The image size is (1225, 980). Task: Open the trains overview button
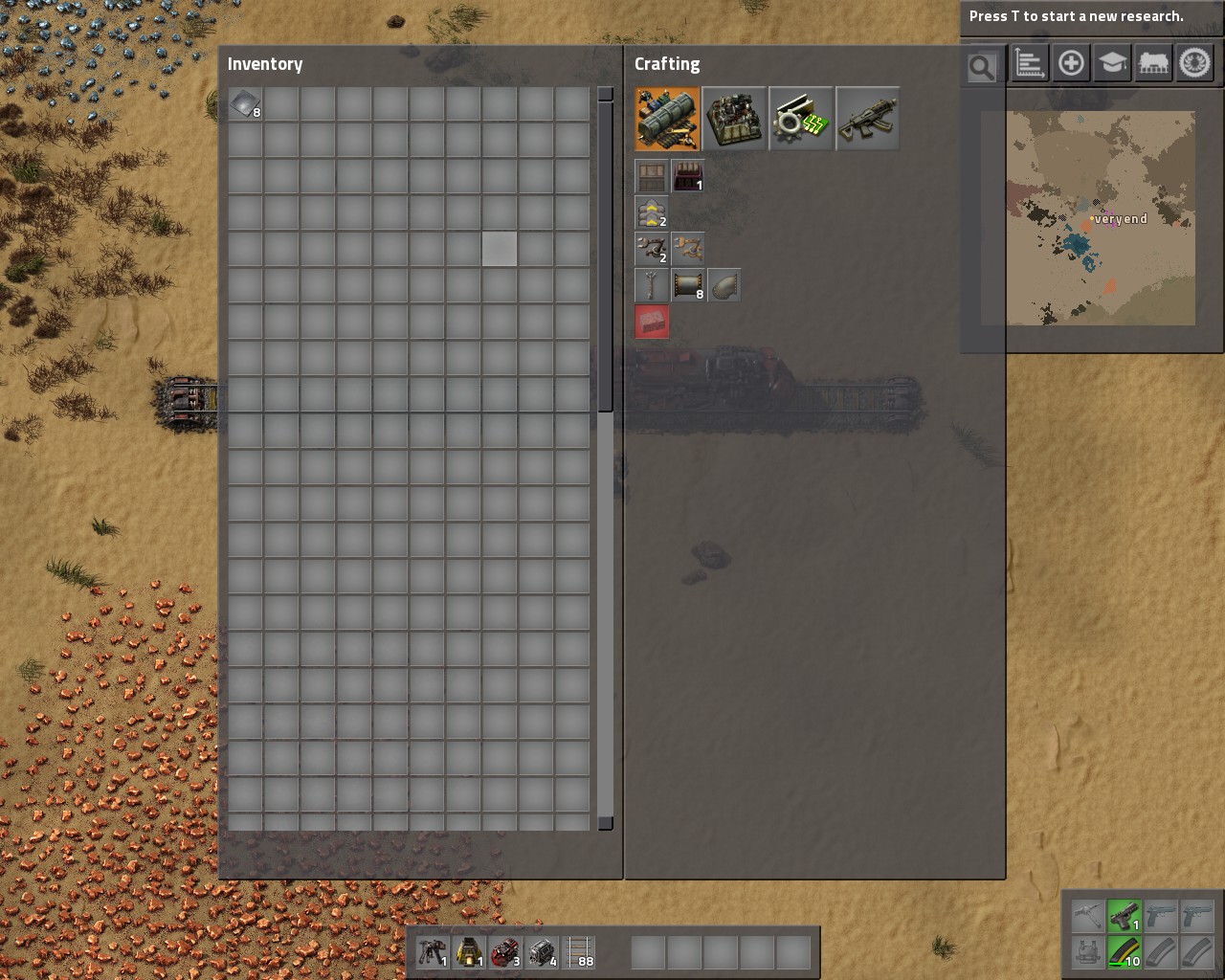point(1153,64)
